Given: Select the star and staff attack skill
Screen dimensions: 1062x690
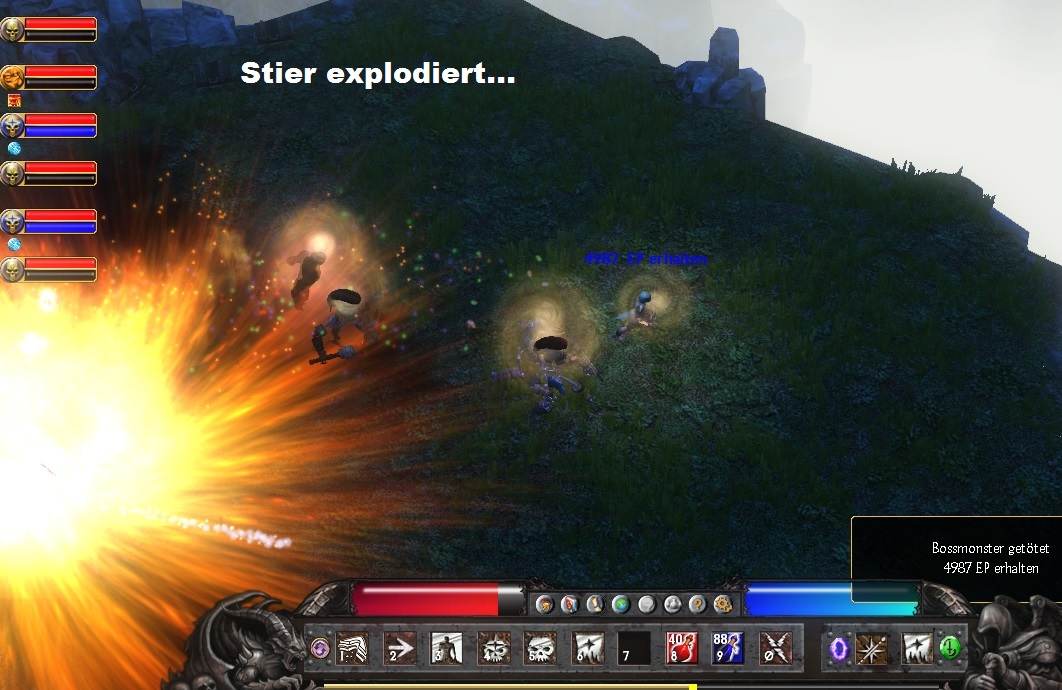Looking at the screenshot, I should tap(871, 648).
